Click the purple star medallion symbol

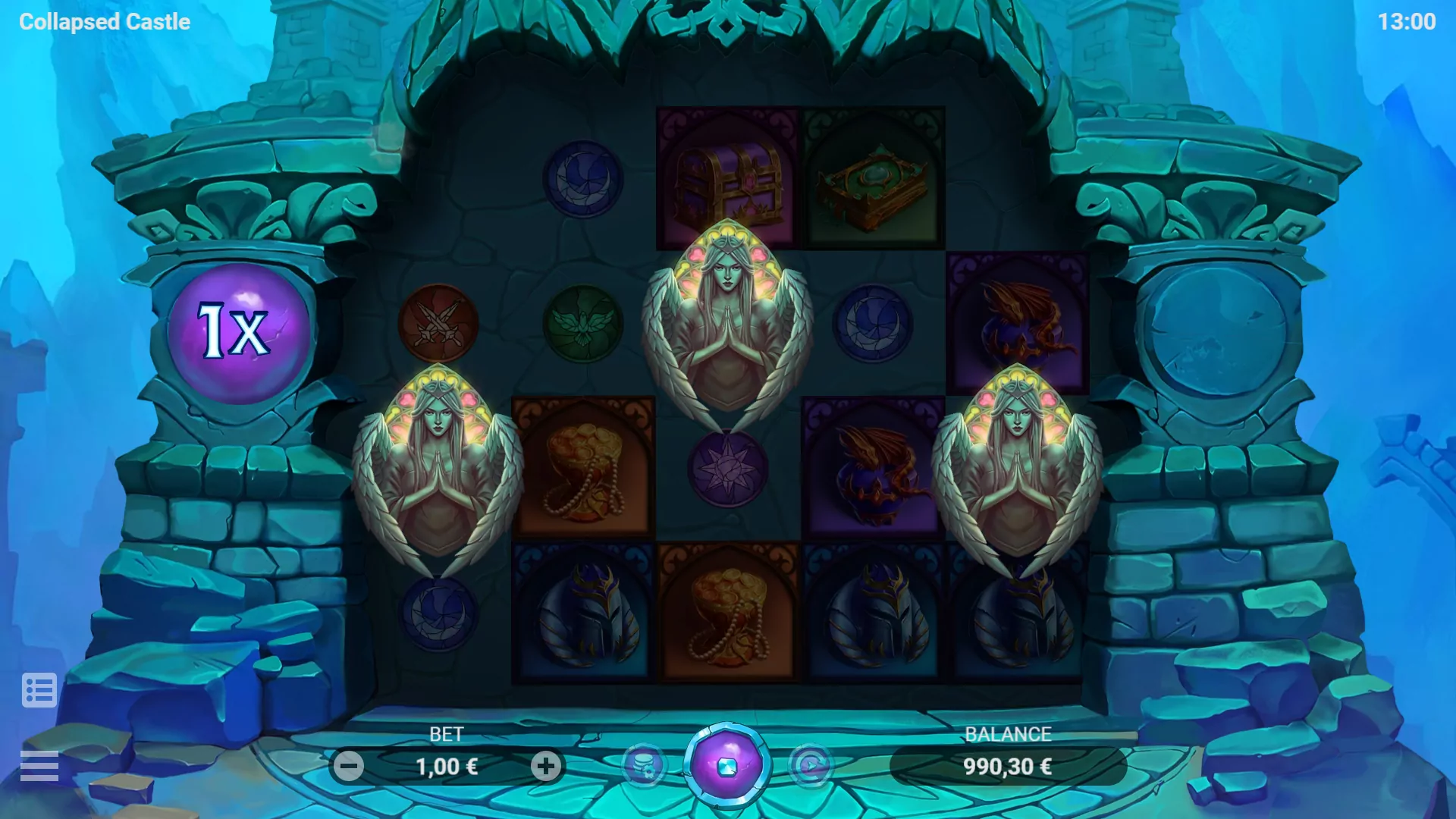tap(728, 470)
